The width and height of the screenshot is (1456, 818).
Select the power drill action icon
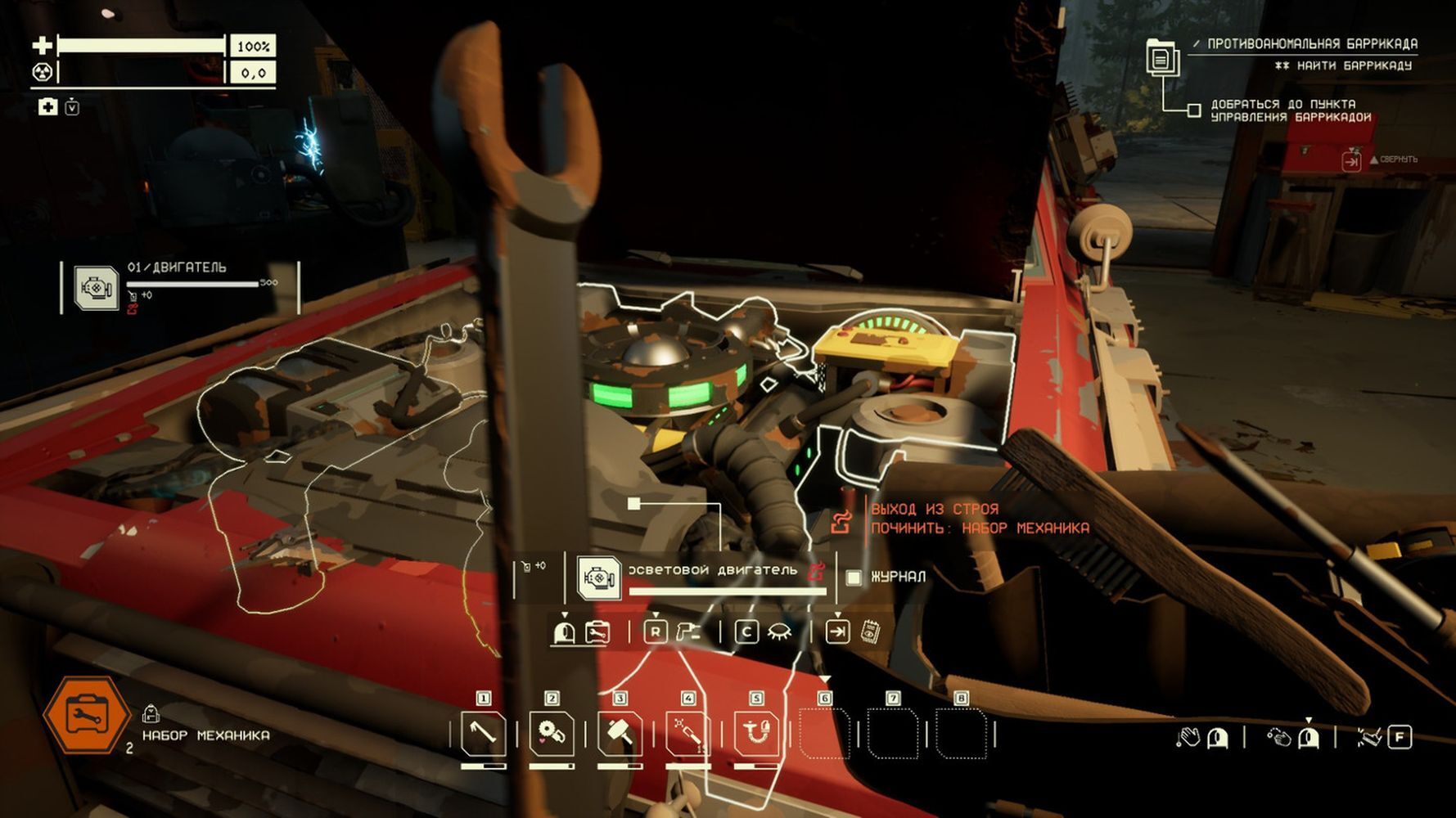[689, 632]
